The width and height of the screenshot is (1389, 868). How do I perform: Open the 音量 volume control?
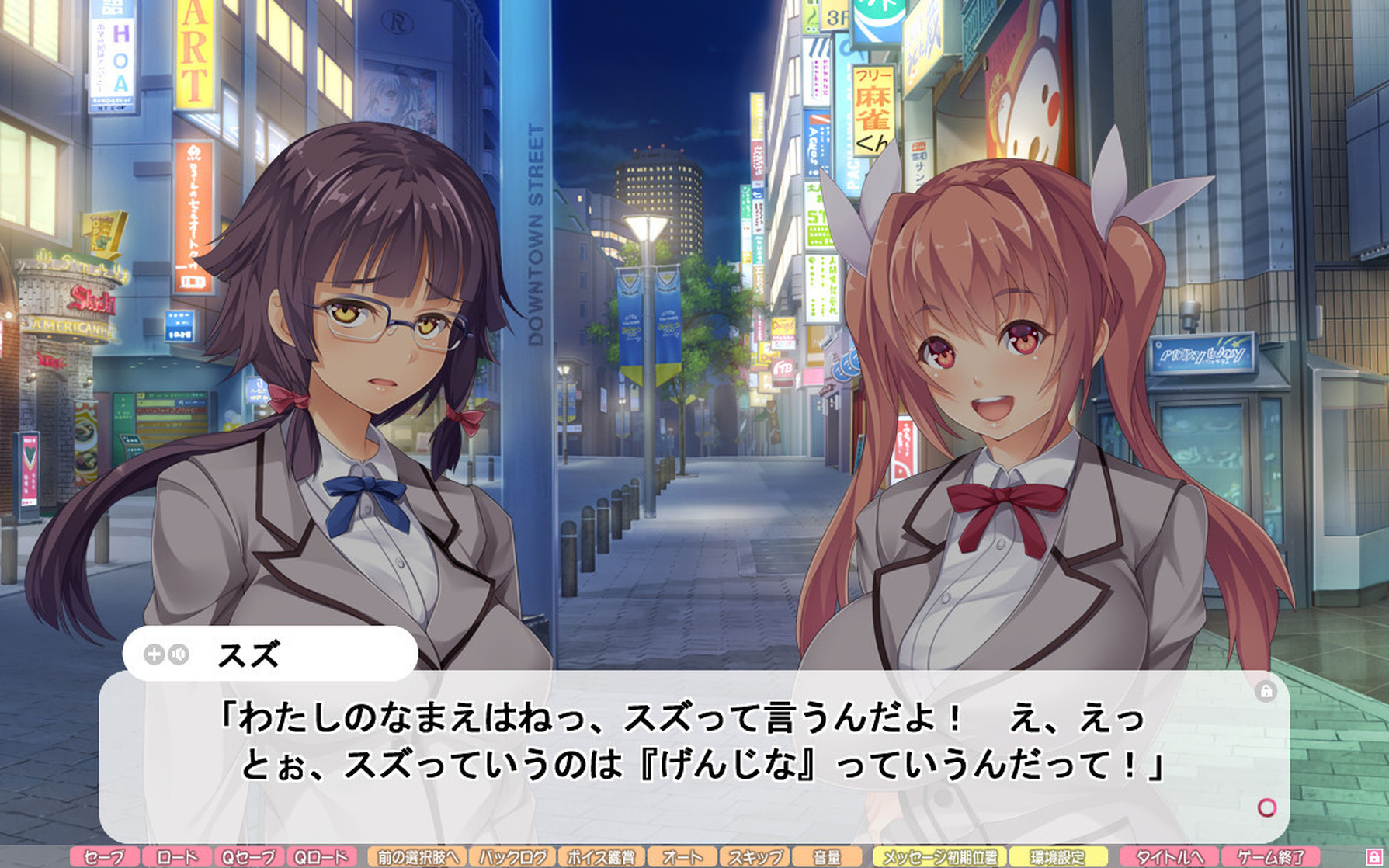click(x=825, y=857)
